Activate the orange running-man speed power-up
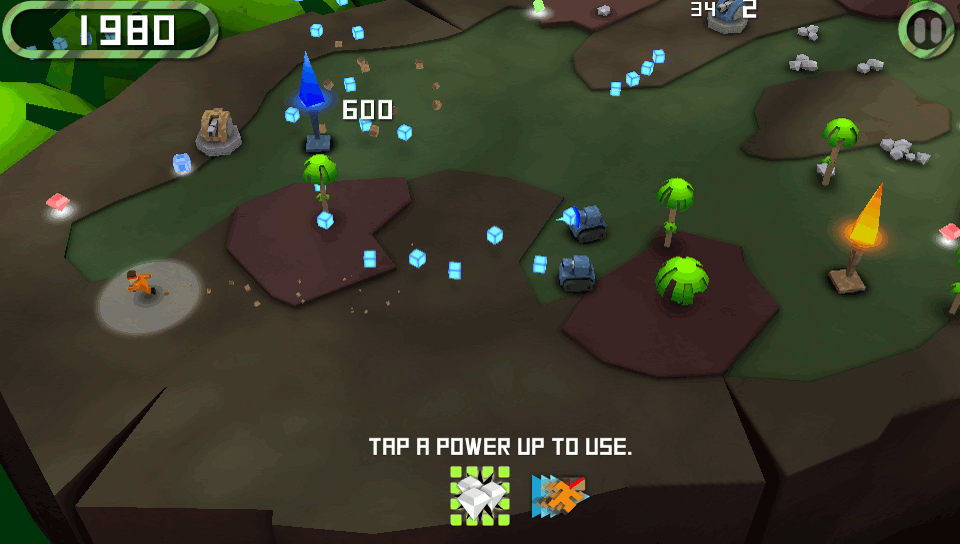 click(x=560, y=495)
